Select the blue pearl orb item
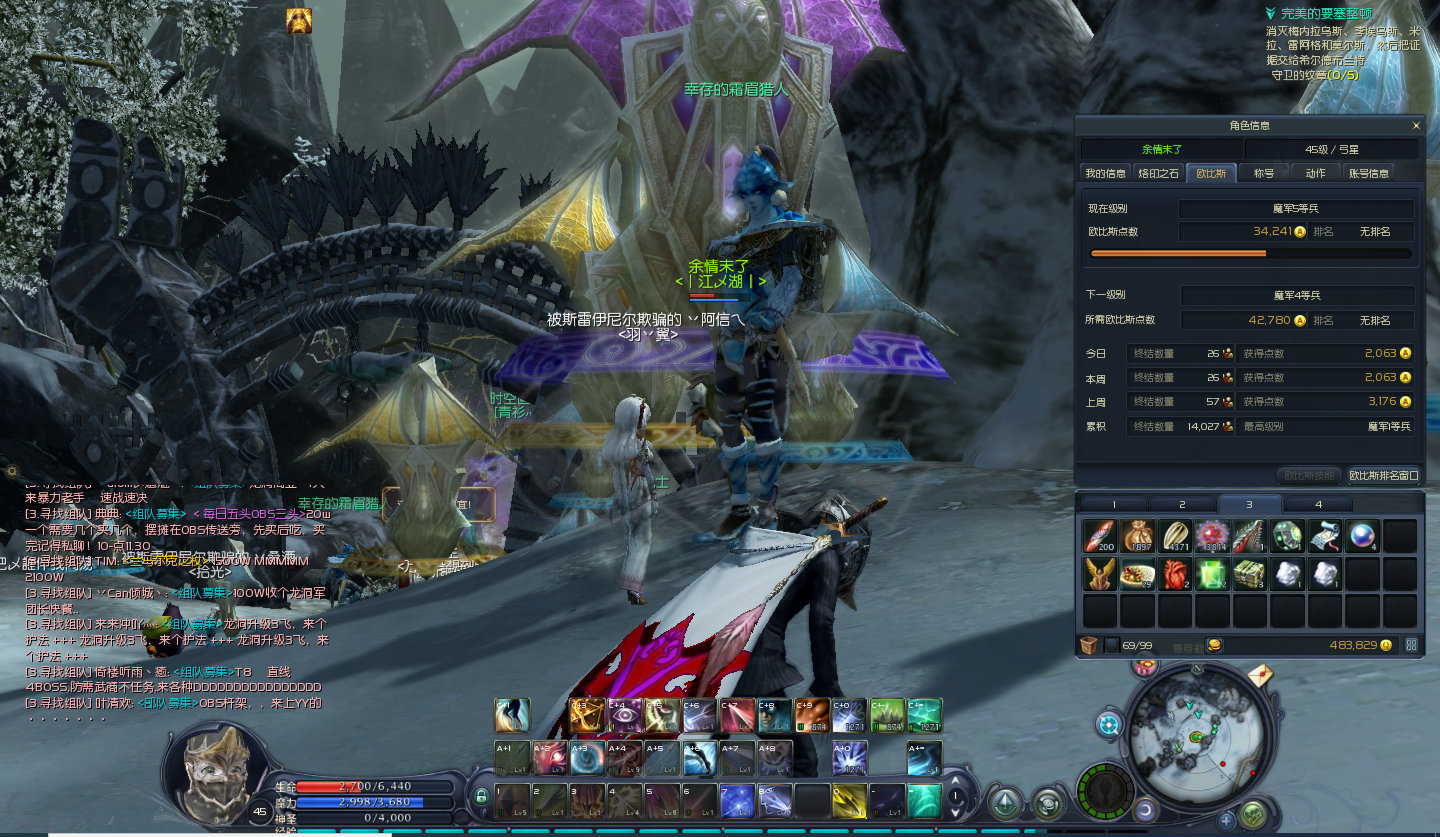 point(1362,537)
